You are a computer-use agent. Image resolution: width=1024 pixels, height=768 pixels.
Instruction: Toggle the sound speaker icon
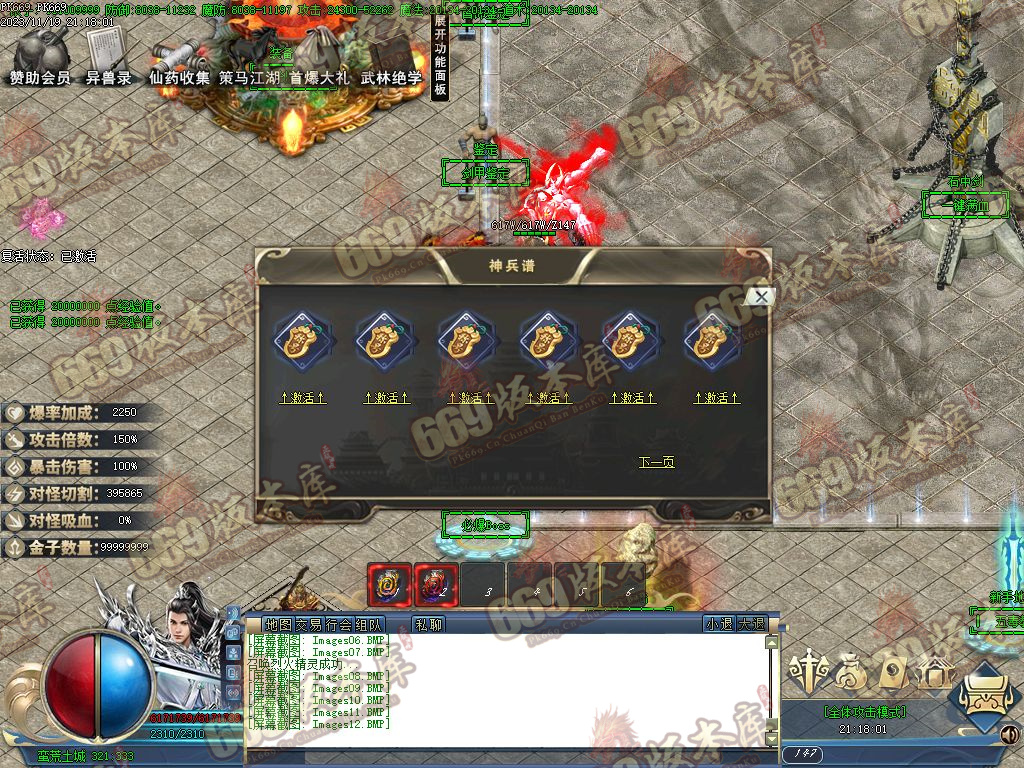(1010, 735)
